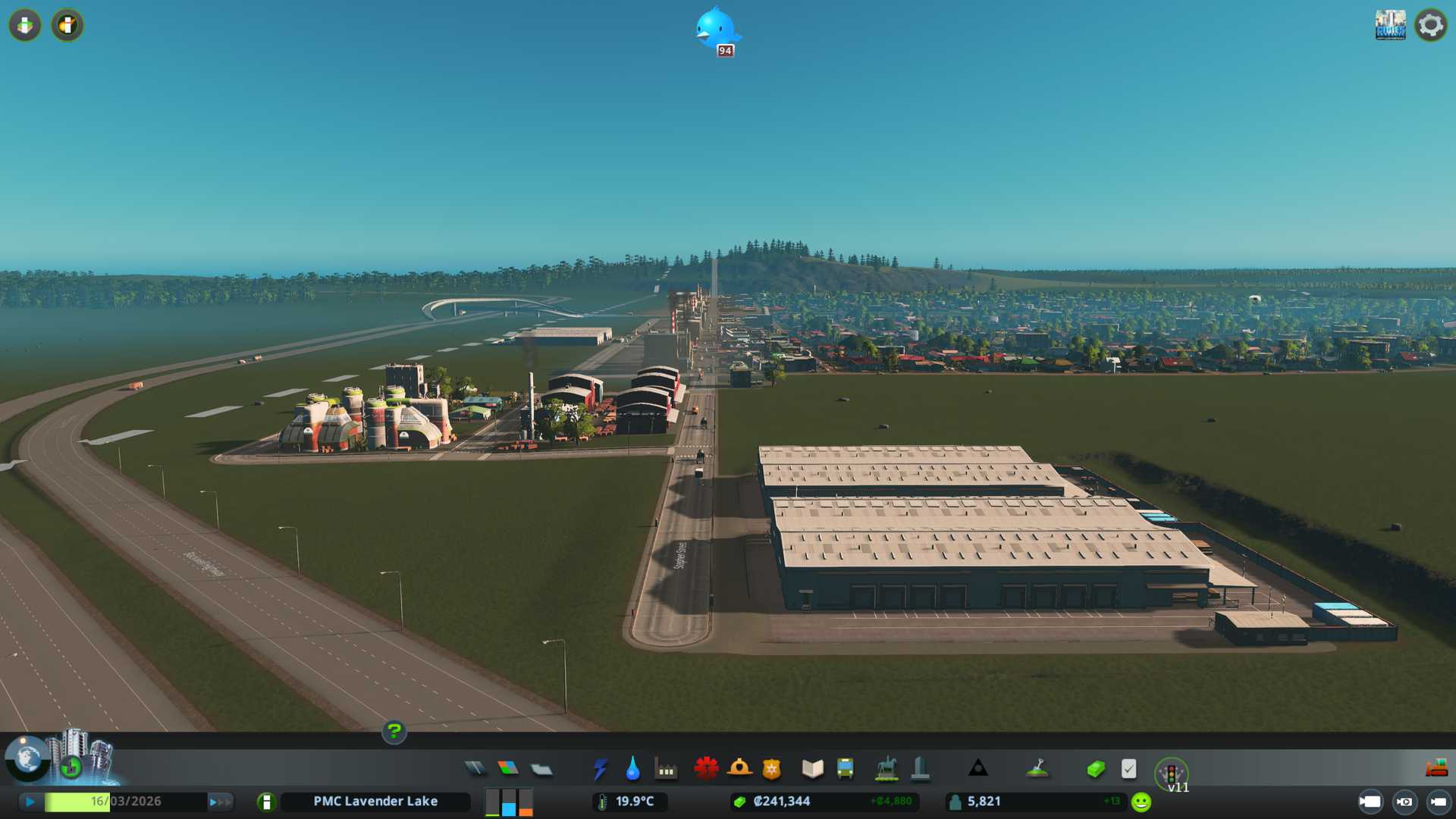This screenshot has height=819, width=1456.
Task: Open the Water and Sewage menu
Action: (633, 769)
